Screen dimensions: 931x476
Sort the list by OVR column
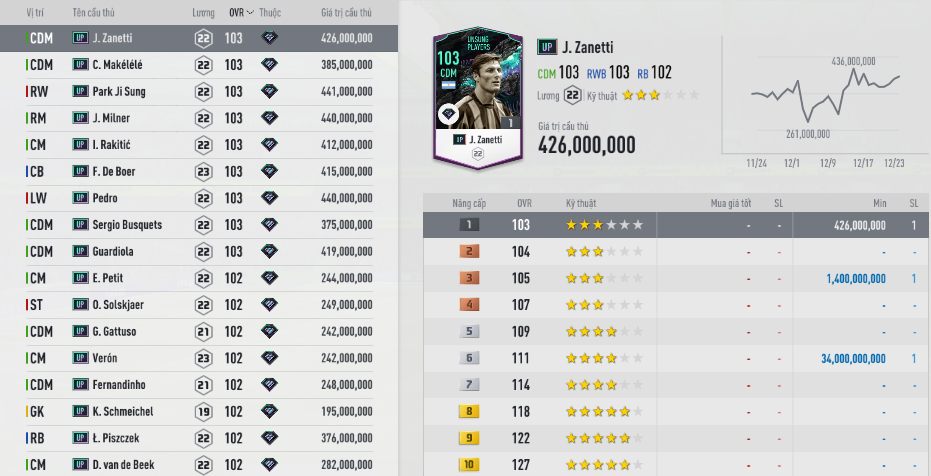[237, 13]
